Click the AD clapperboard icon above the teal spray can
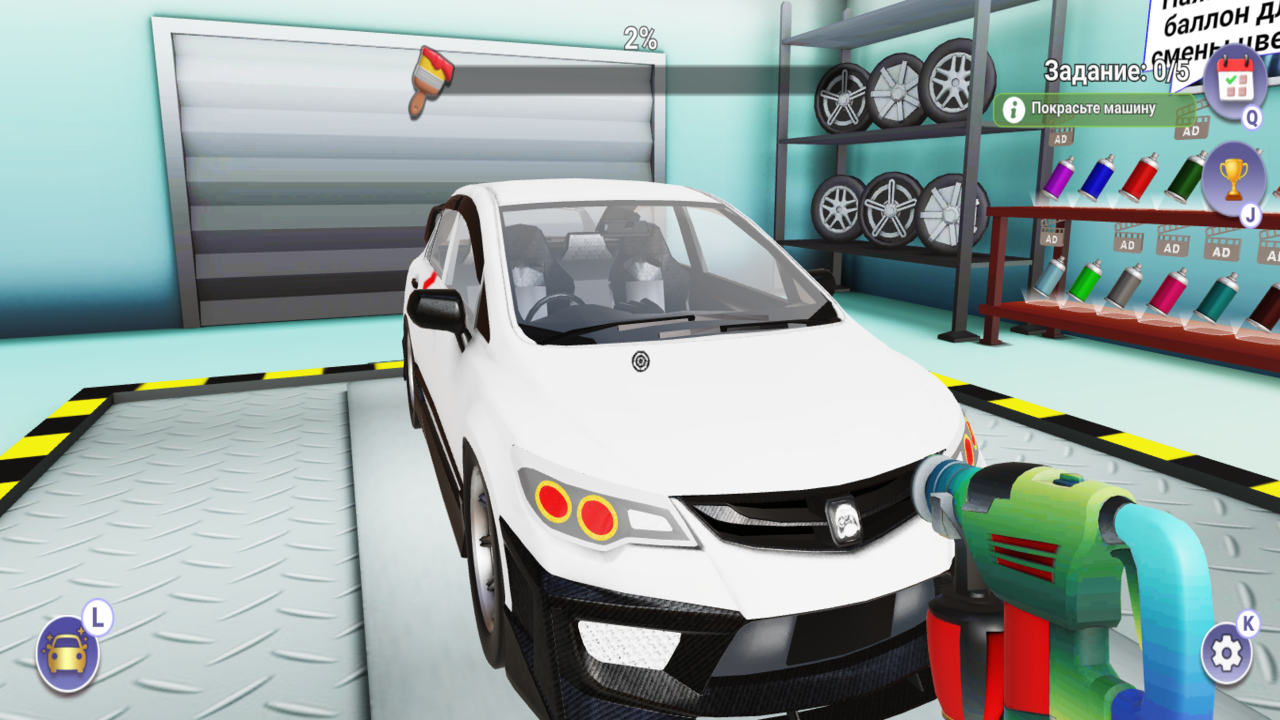 1221,251
